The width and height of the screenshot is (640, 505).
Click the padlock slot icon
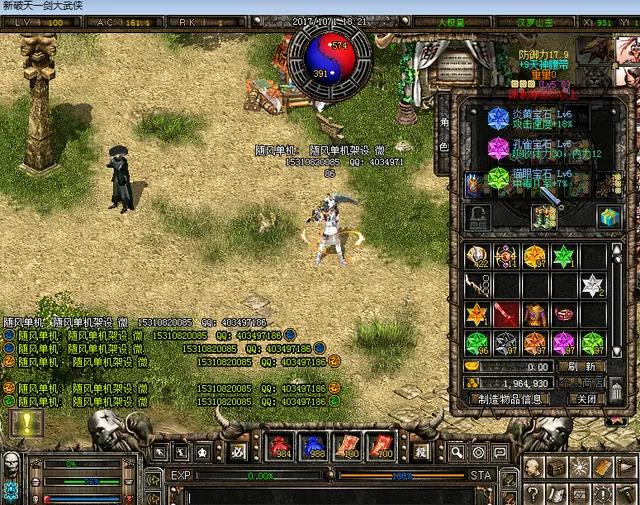point(479,216)
